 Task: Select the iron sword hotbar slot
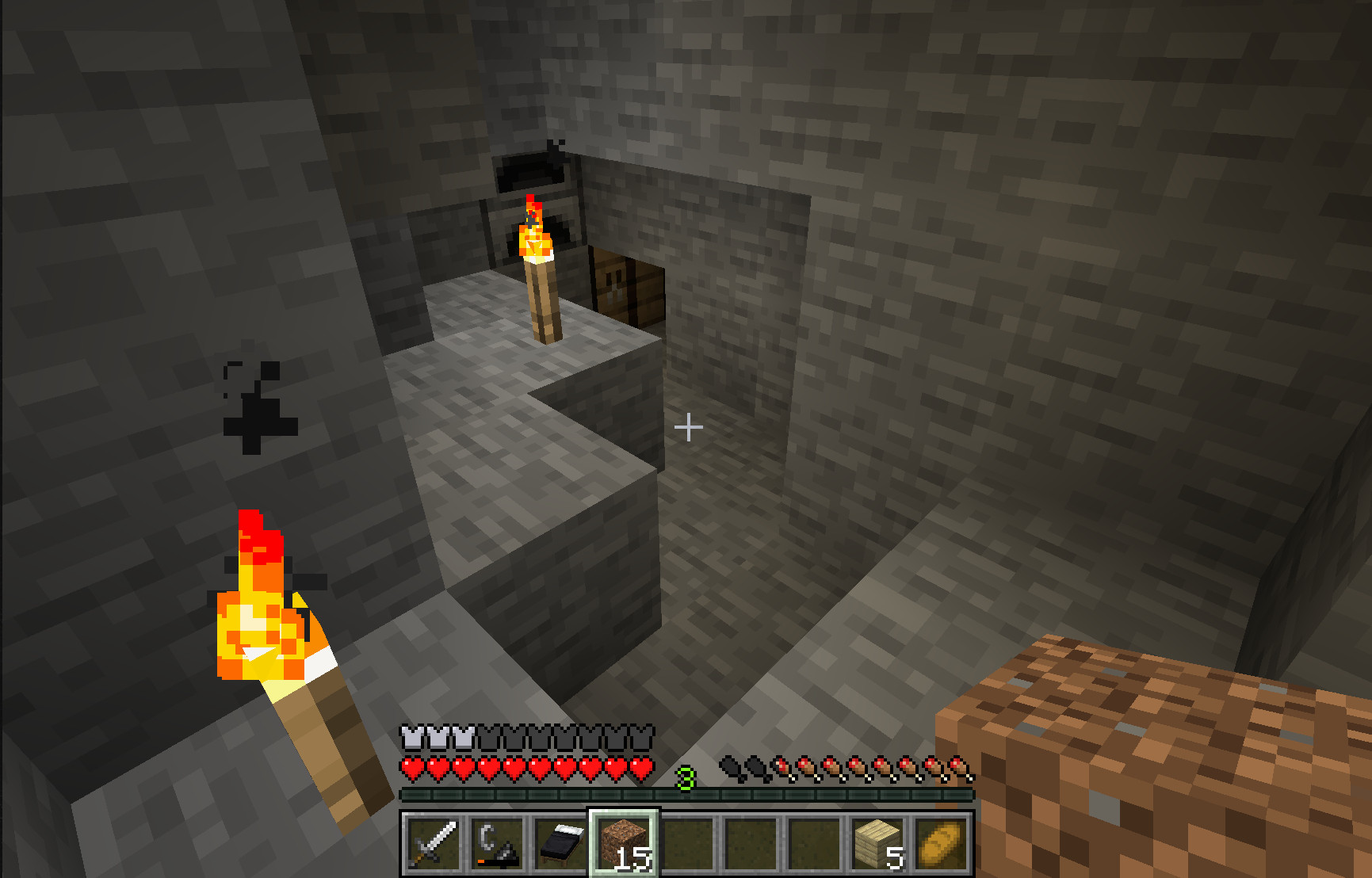[x=434, y=843]
